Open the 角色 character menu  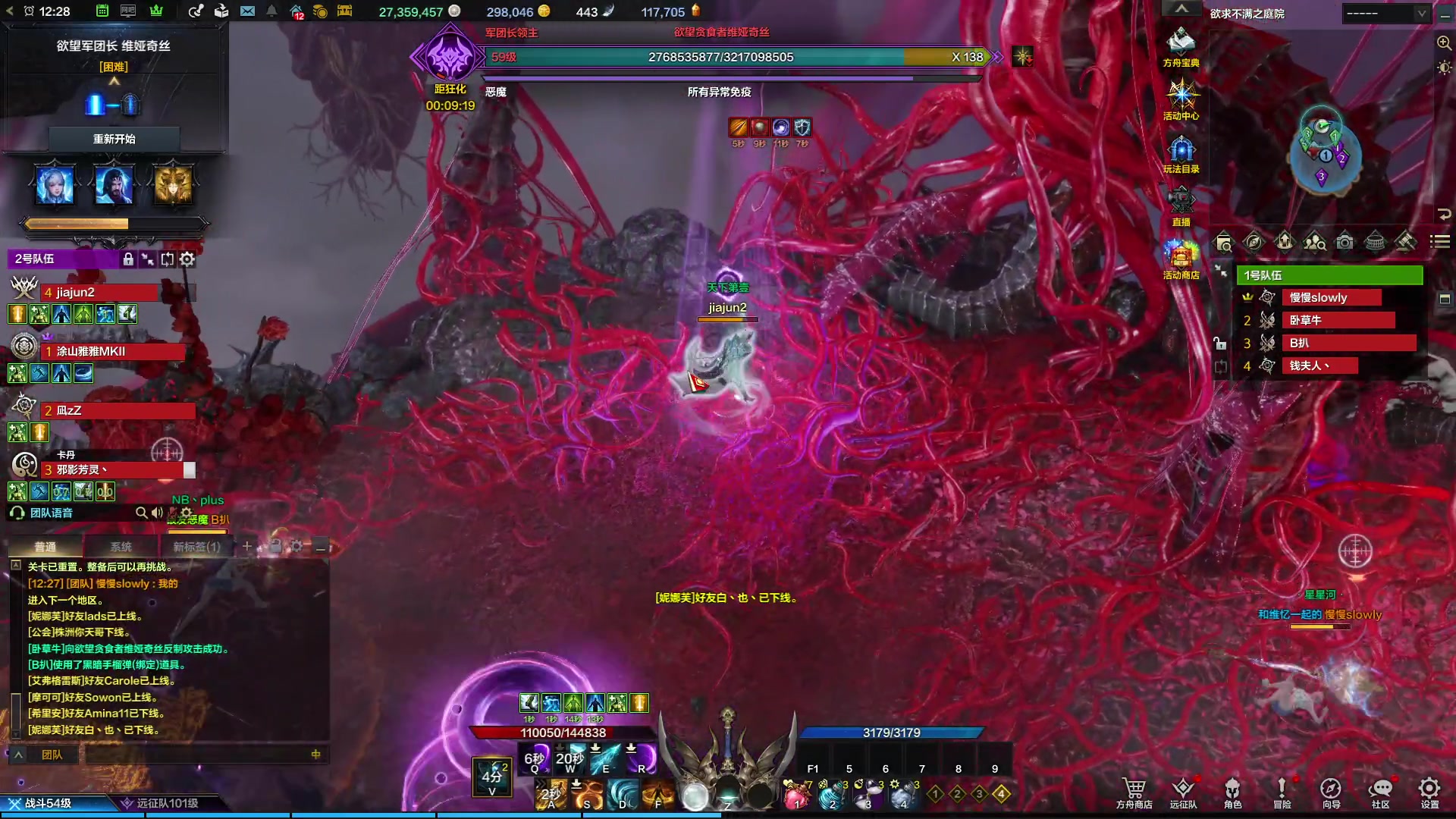click(1232, 792)
